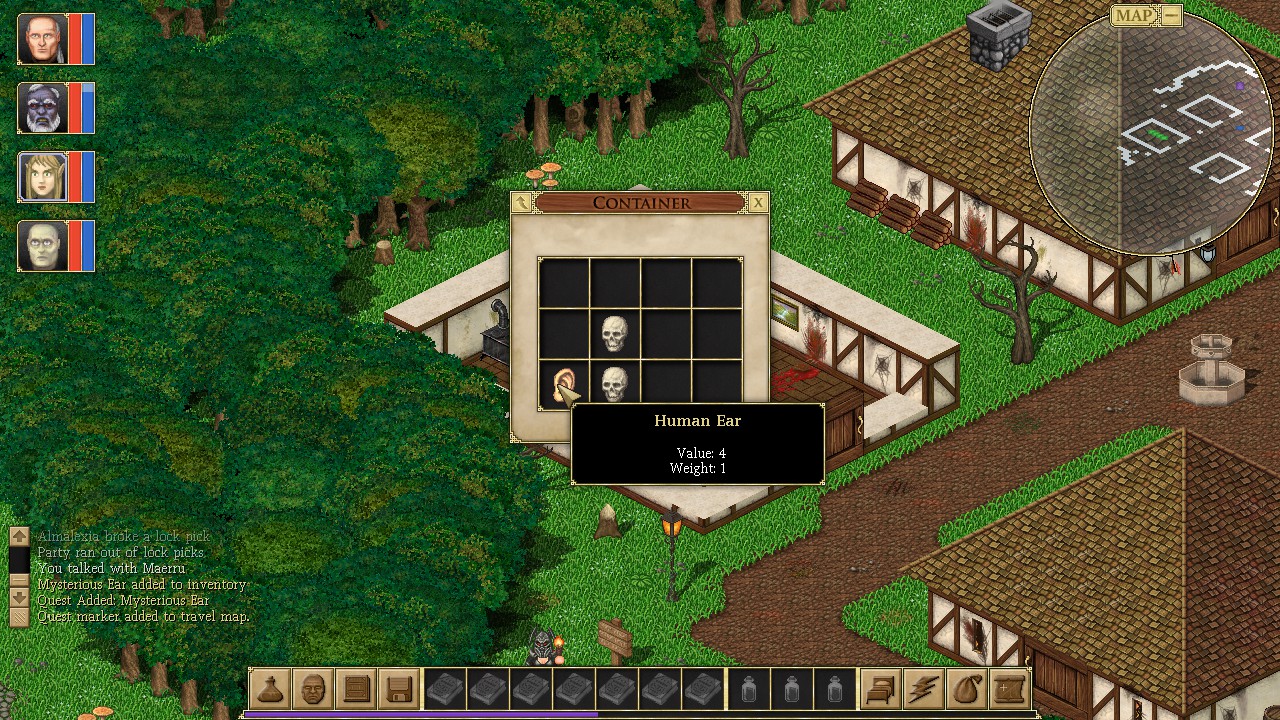Click the floppy disk save button
The width and height of the screenshot is (1280, 720).
coord(399,689)
